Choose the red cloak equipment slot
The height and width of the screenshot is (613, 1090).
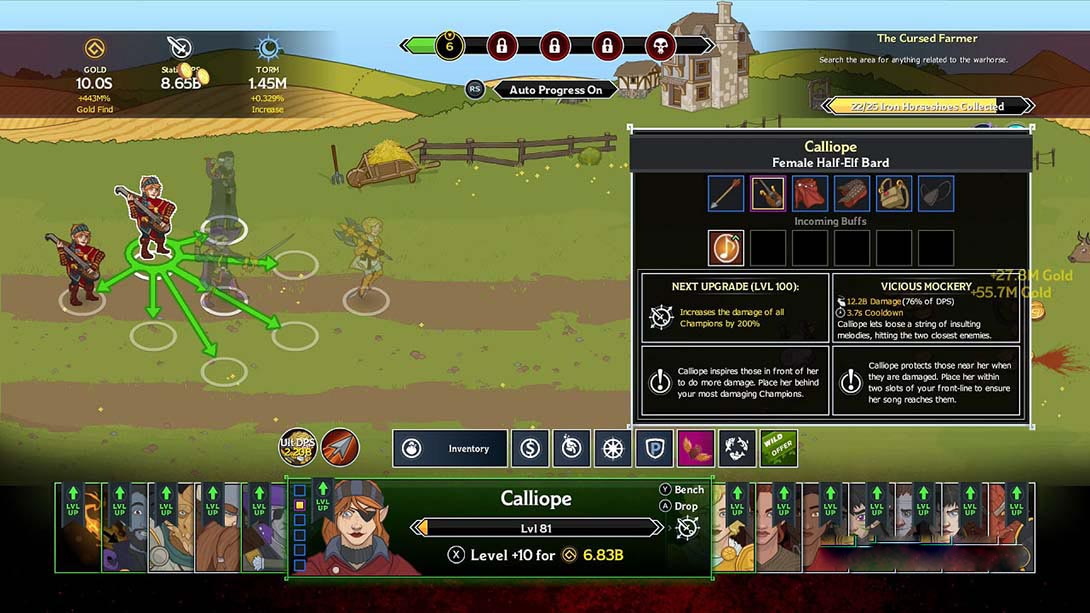tap(810, 194)
